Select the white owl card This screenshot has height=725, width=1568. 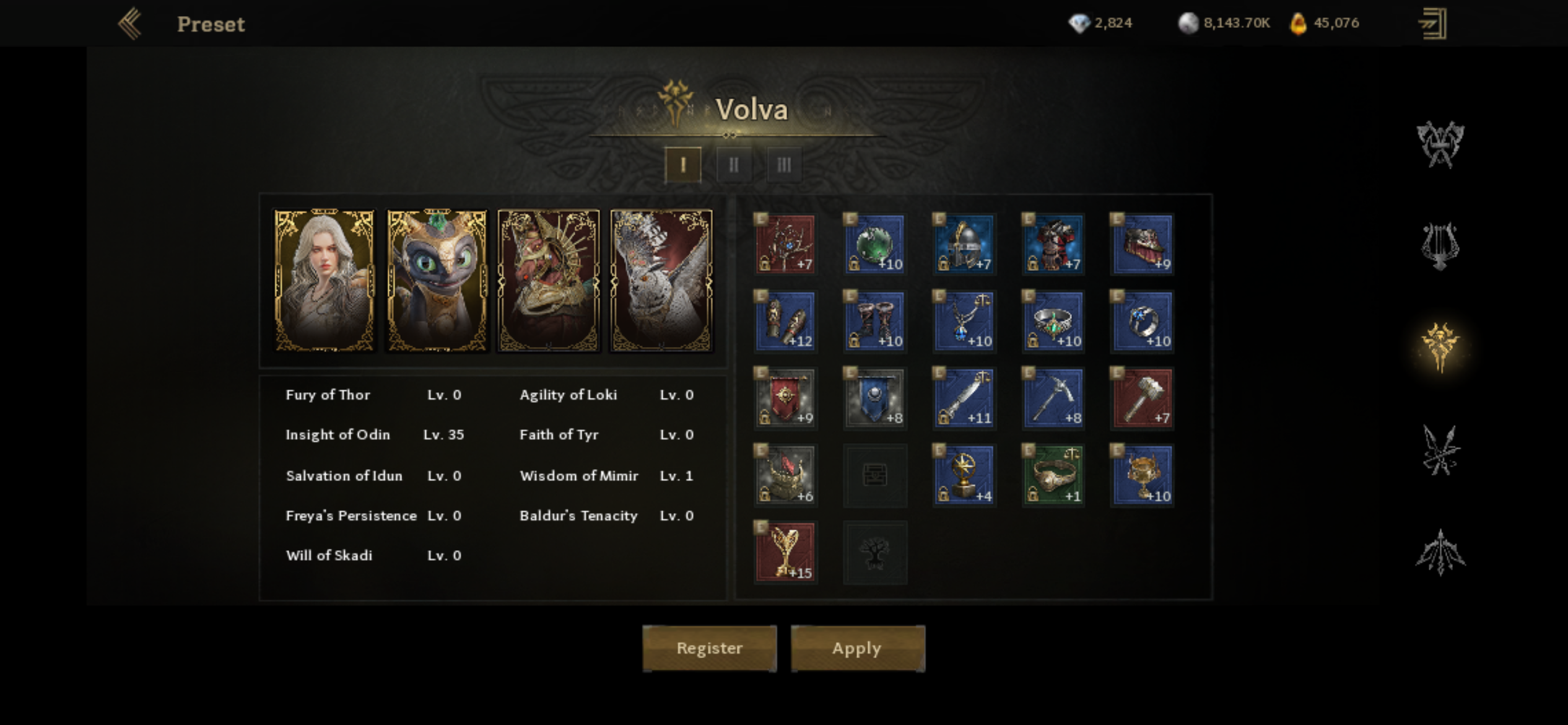tap(661, 281)
